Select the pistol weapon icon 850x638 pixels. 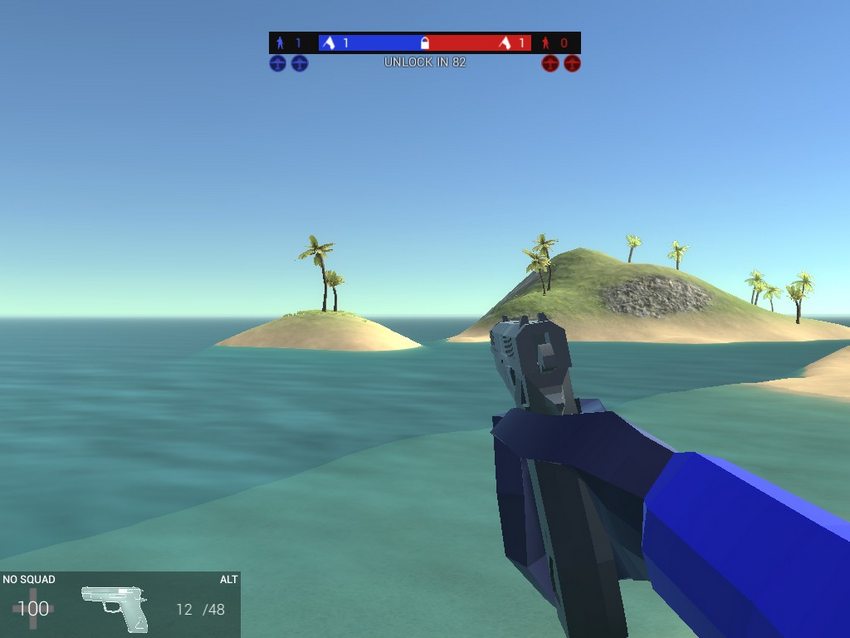tap(115, 607)
